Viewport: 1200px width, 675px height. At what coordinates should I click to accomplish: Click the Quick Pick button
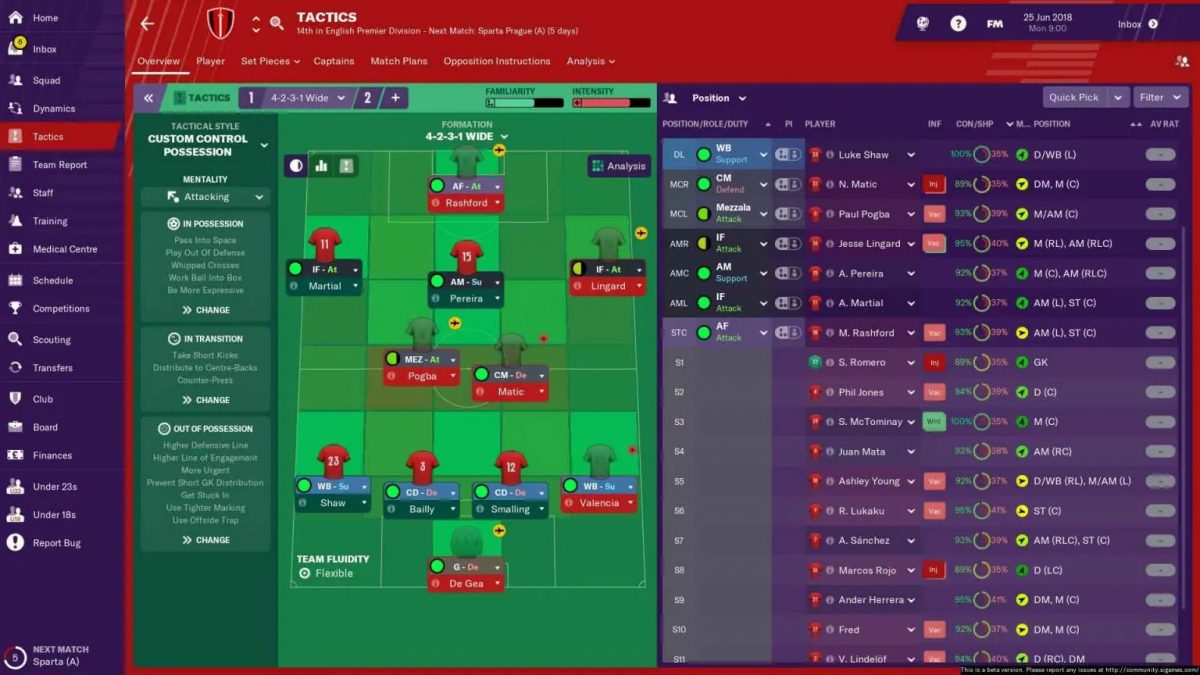pyautogui.click(x=1073, y=98)
